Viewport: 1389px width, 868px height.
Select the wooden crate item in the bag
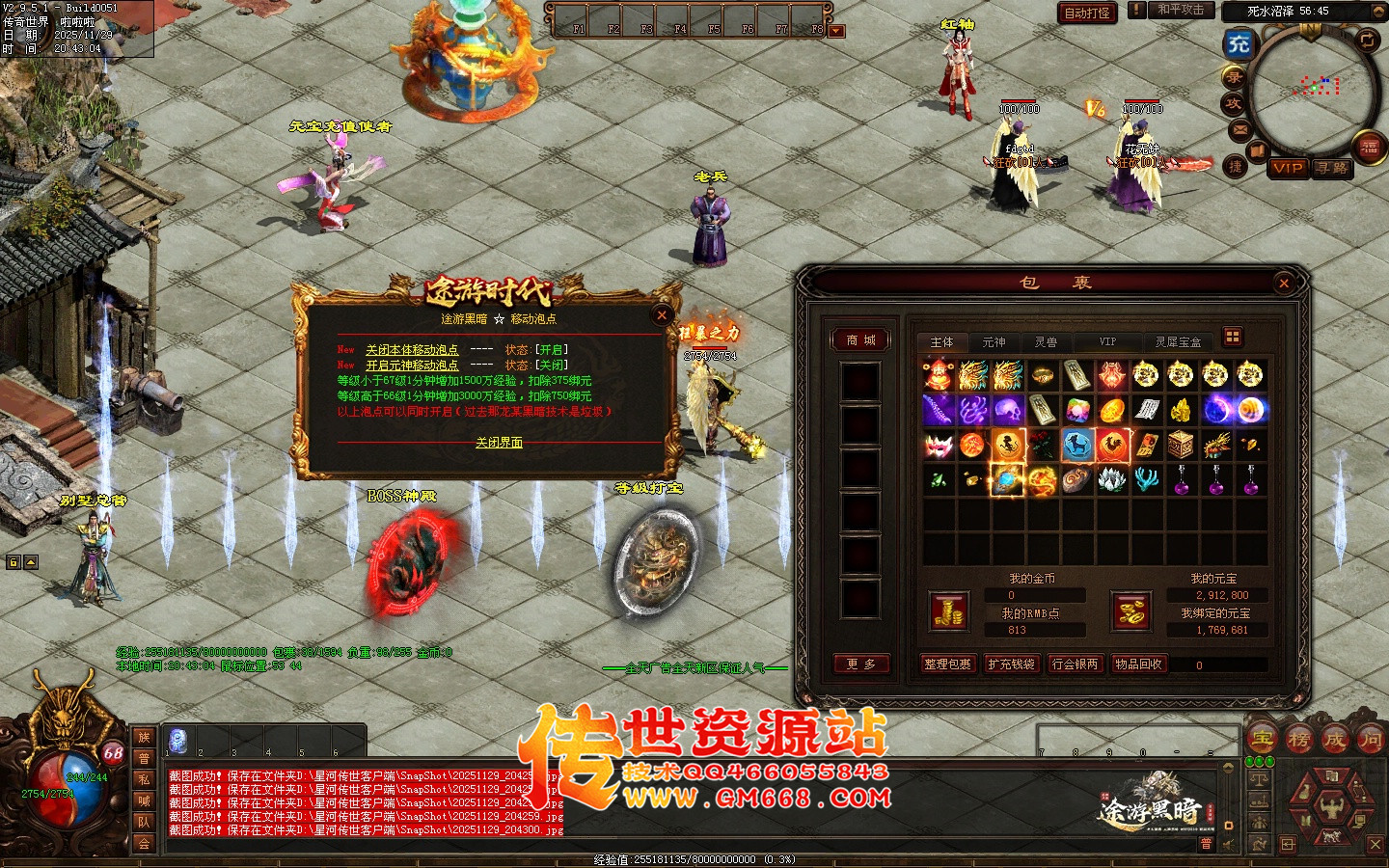pyautogui.click(x=1181, y=445)
